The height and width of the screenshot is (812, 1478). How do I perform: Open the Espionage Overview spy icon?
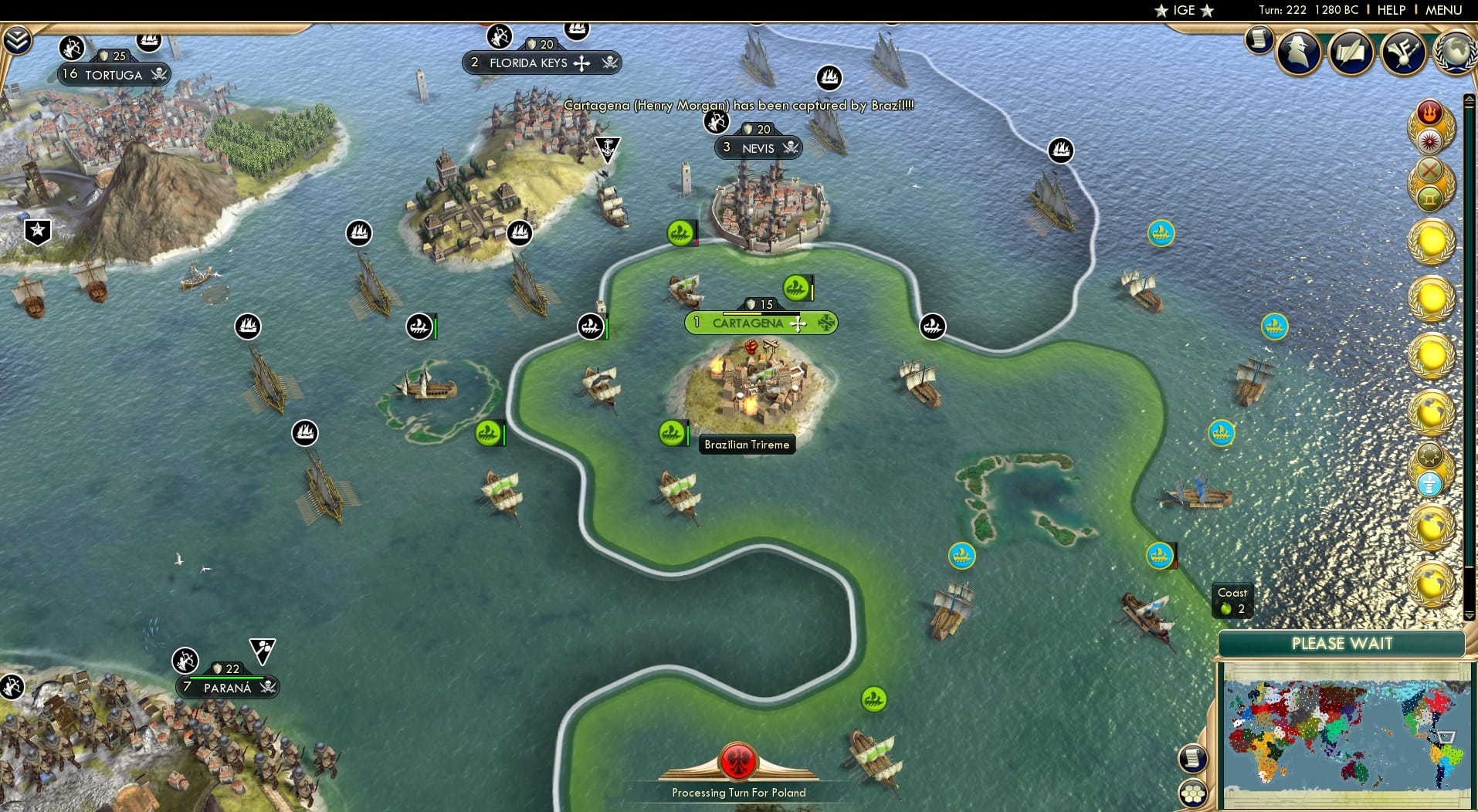tap(1297, 52)
